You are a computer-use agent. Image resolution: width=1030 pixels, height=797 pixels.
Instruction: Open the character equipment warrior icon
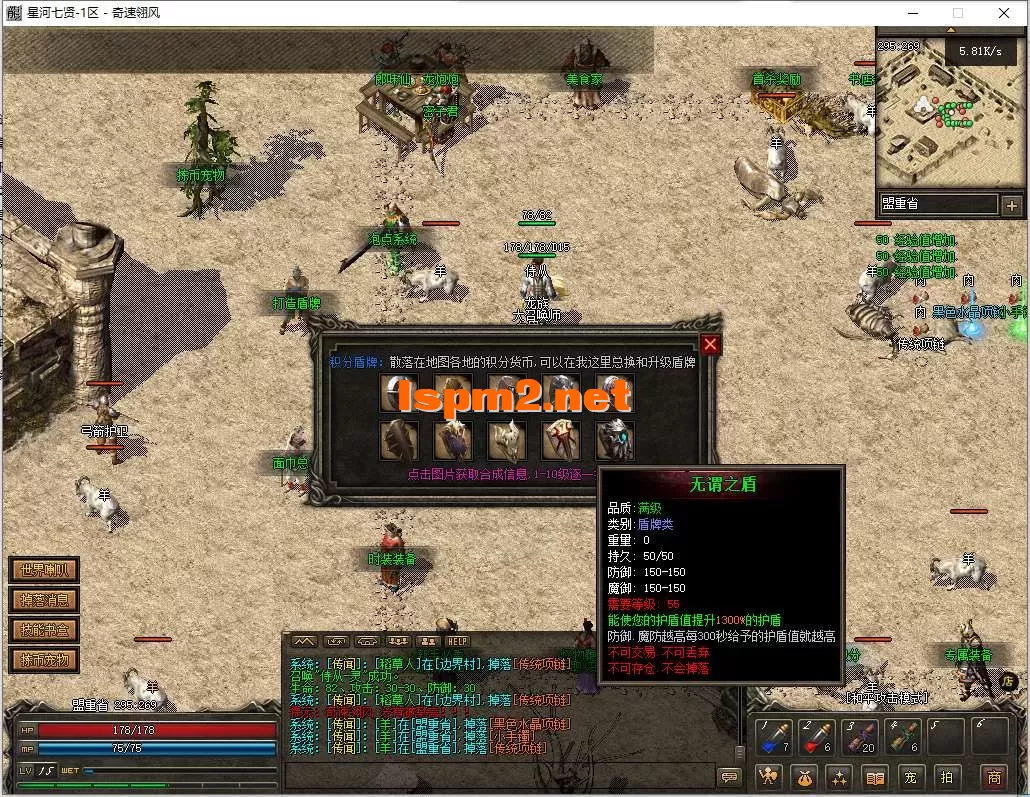[769, 777]
